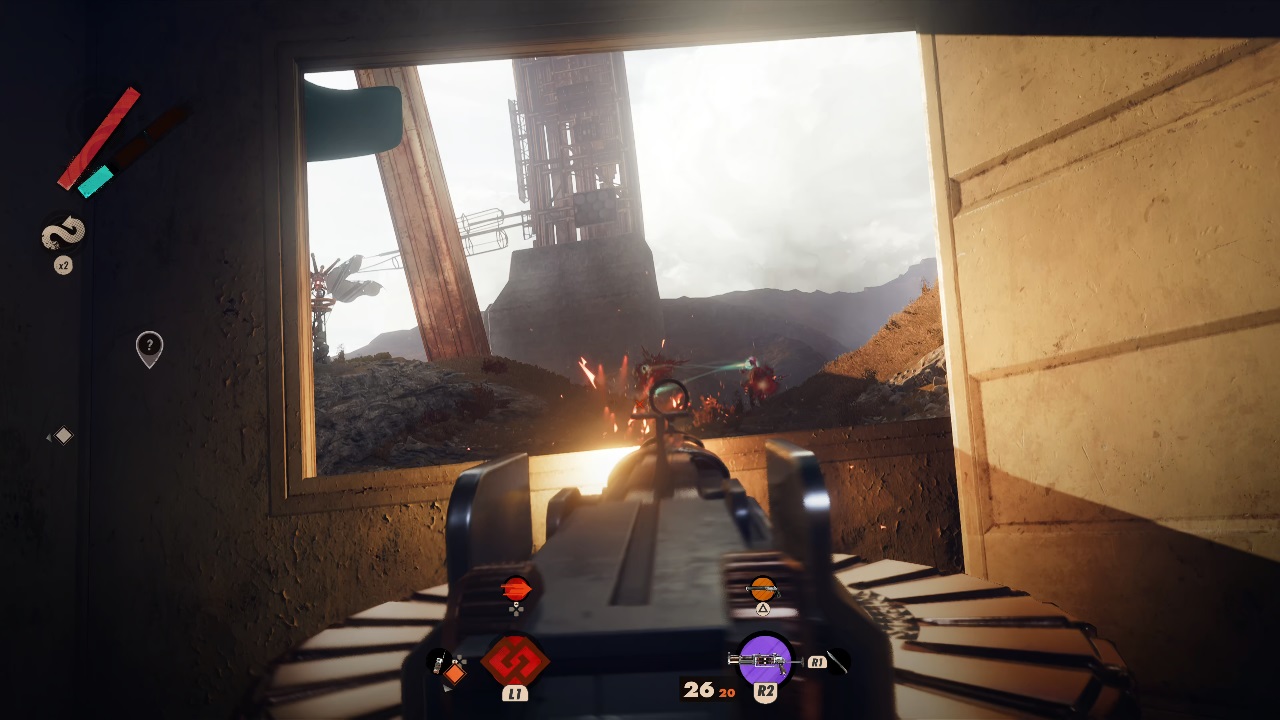Click the diamond waypoint marker
This screenshot has height=720, width=1280.
(x=63, y=435)
